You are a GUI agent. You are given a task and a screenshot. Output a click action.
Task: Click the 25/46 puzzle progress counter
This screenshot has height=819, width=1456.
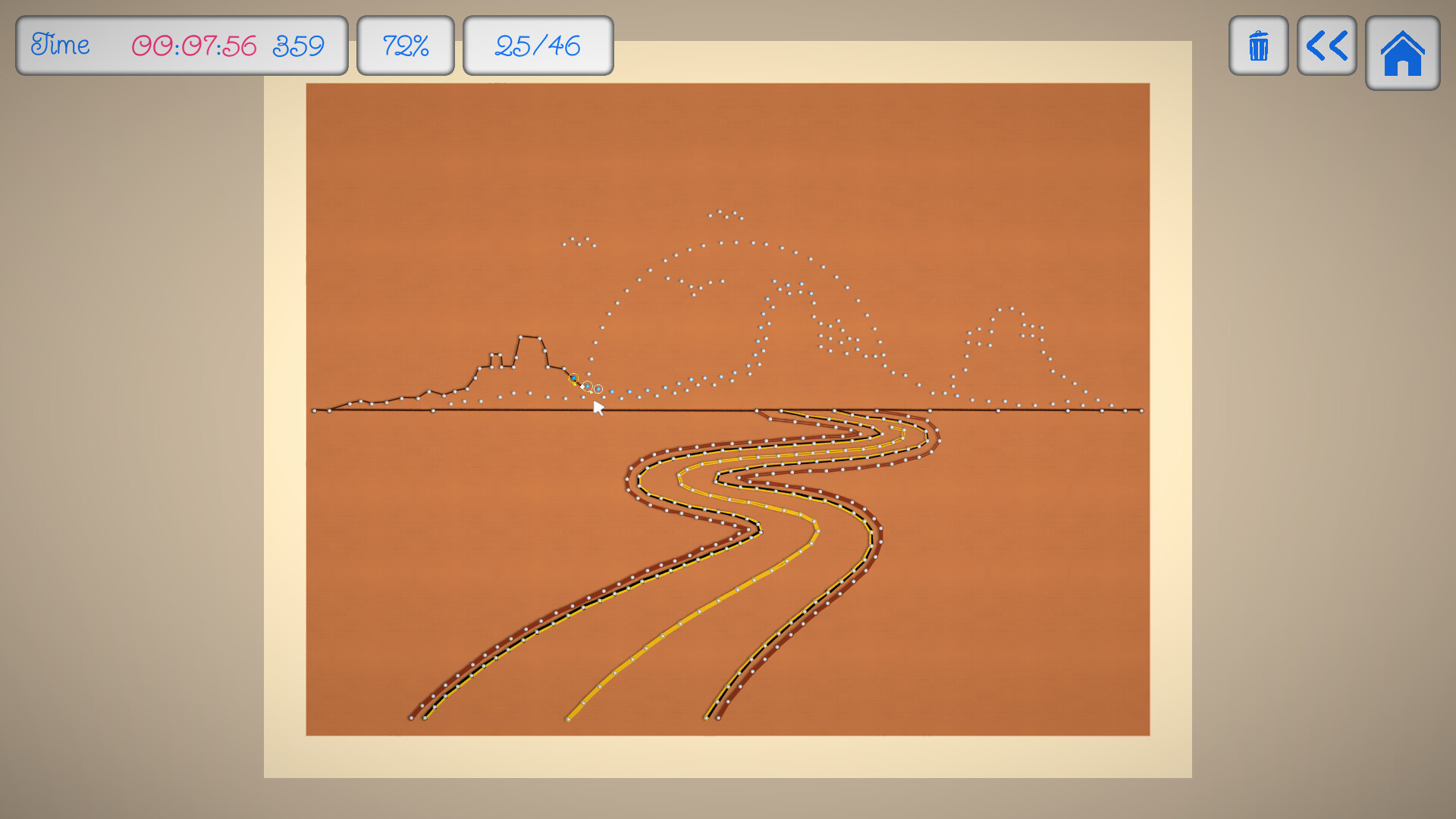(538, 45)
